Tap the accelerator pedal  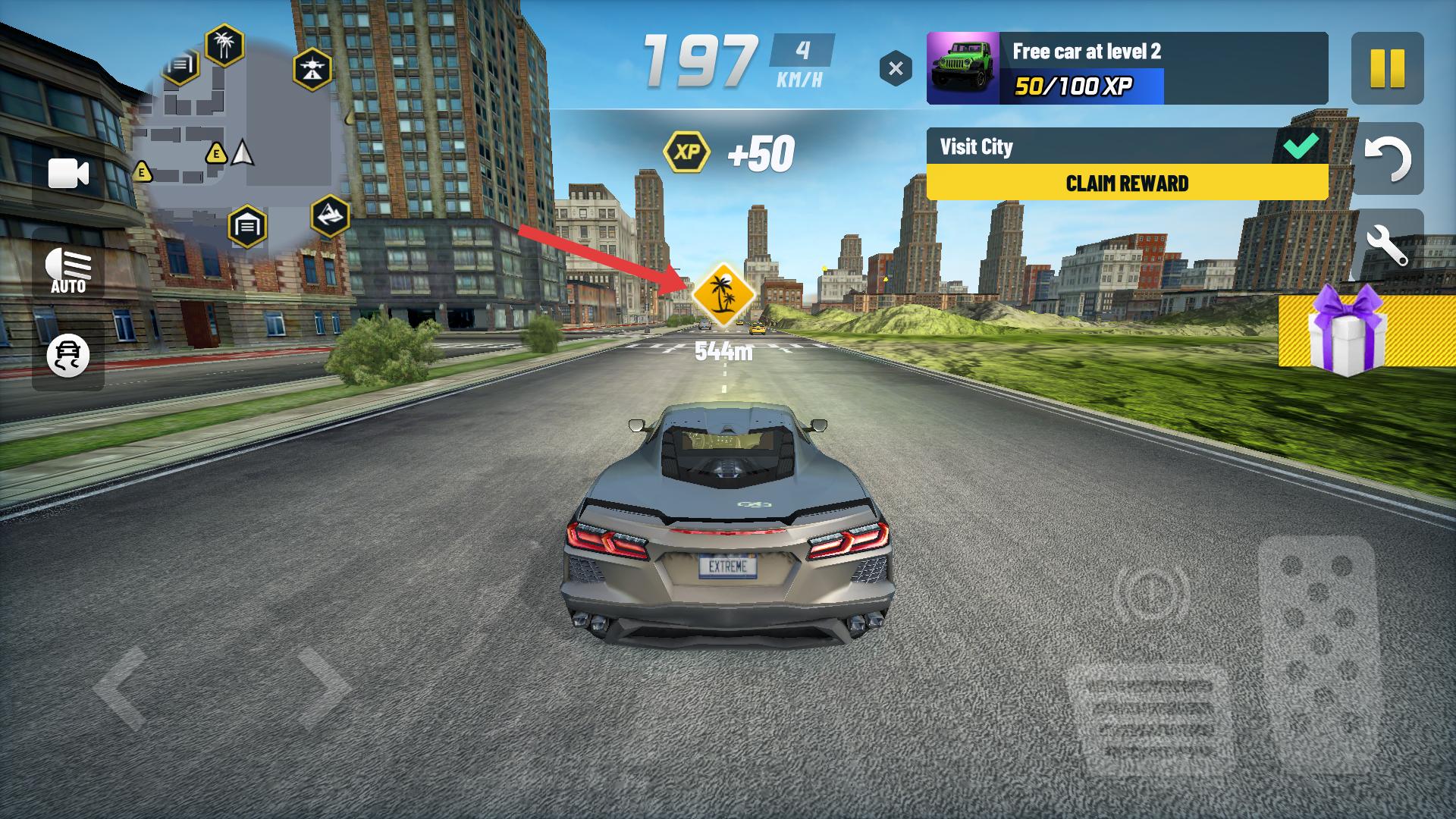point(1318,652)
